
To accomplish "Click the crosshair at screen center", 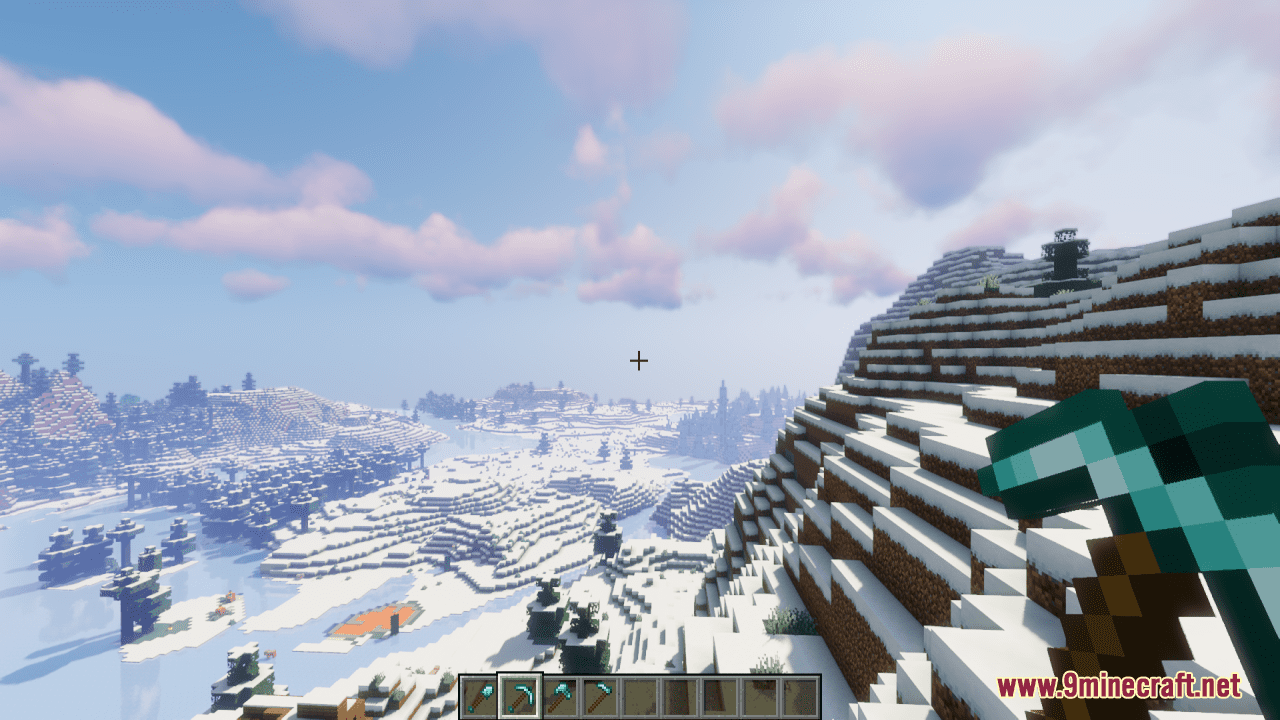I will pos(639,360).
